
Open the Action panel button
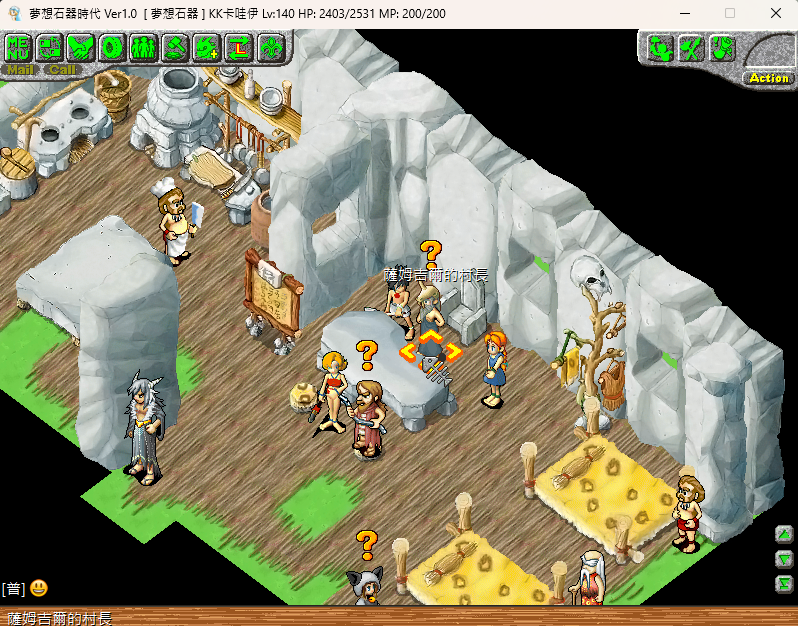pyautogui.click(x=769, y=78)
